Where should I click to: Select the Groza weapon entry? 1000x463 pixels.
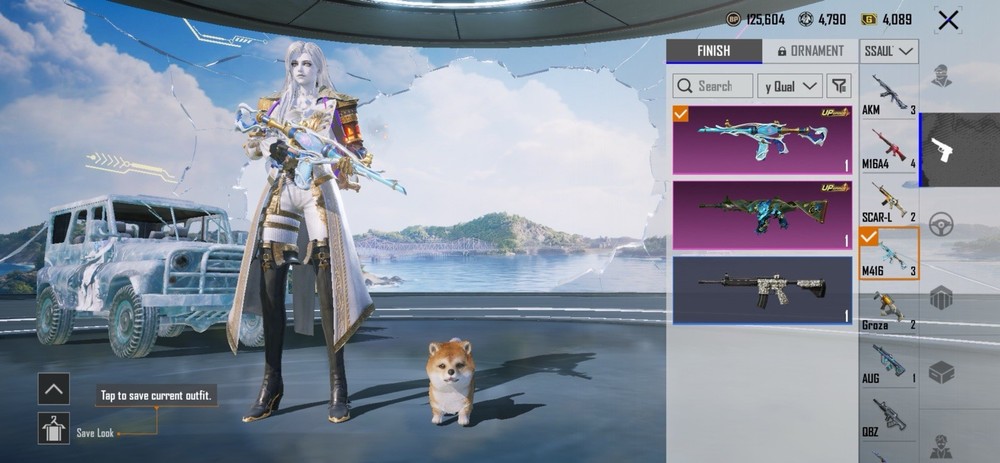point(888,307)
